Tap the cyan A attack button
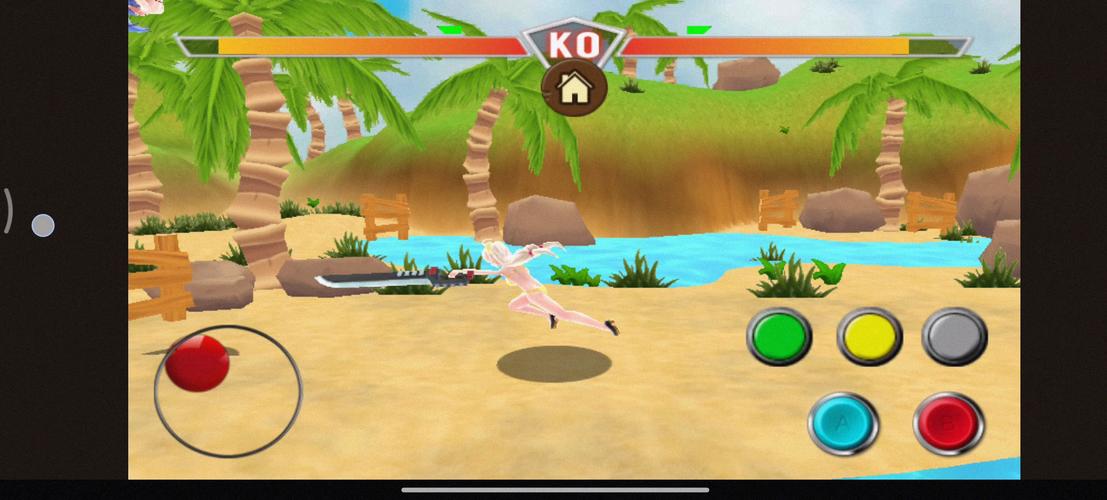The width and height of the screenshot is (1107, 500). (842, 424)
